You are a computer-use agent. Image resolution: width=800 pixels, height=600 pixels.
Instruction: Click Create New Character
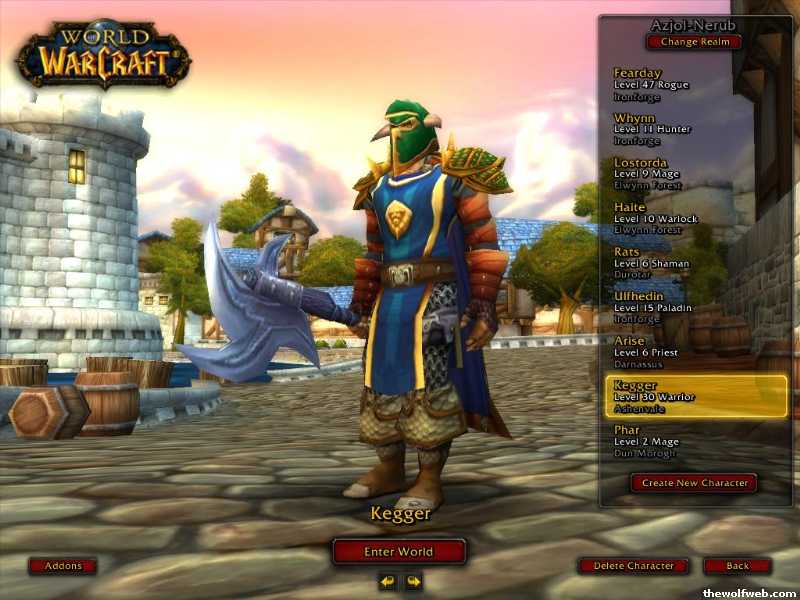coord(693,482)
